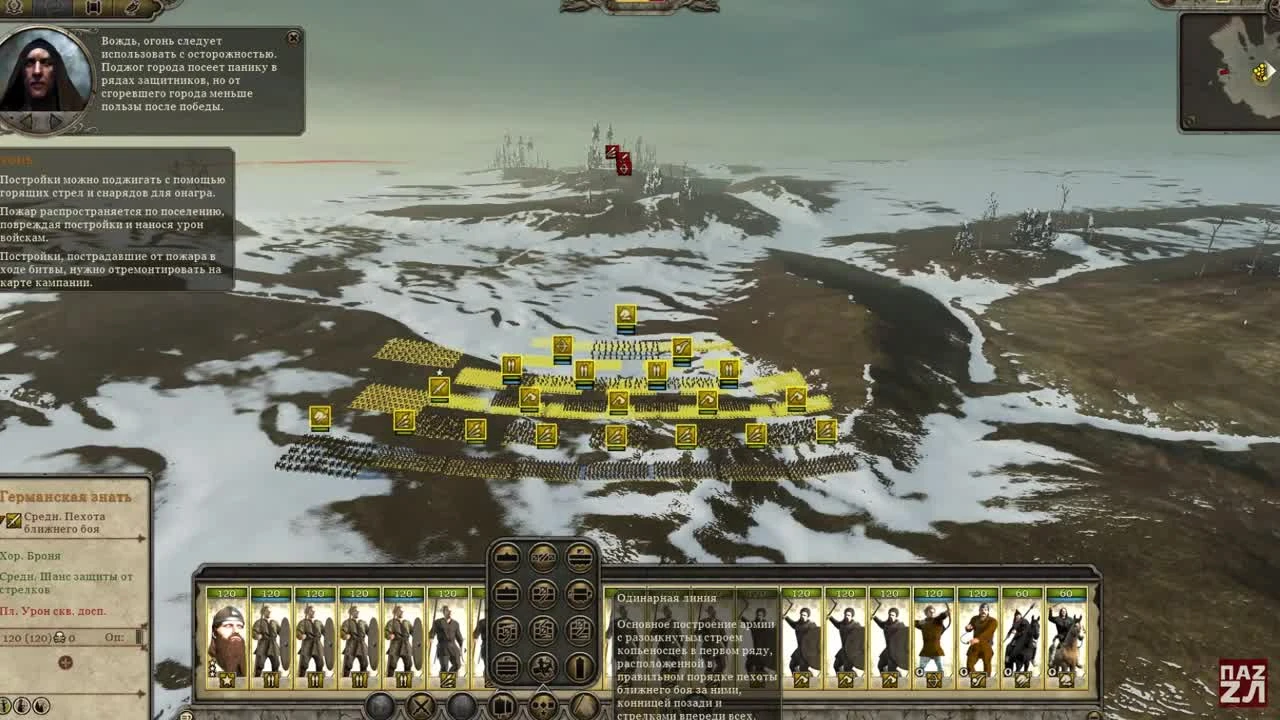Viewport: 1280px width, 720px height.
Task: Pick the cavalry formation icon in bottom row
Action: [543, 665]
